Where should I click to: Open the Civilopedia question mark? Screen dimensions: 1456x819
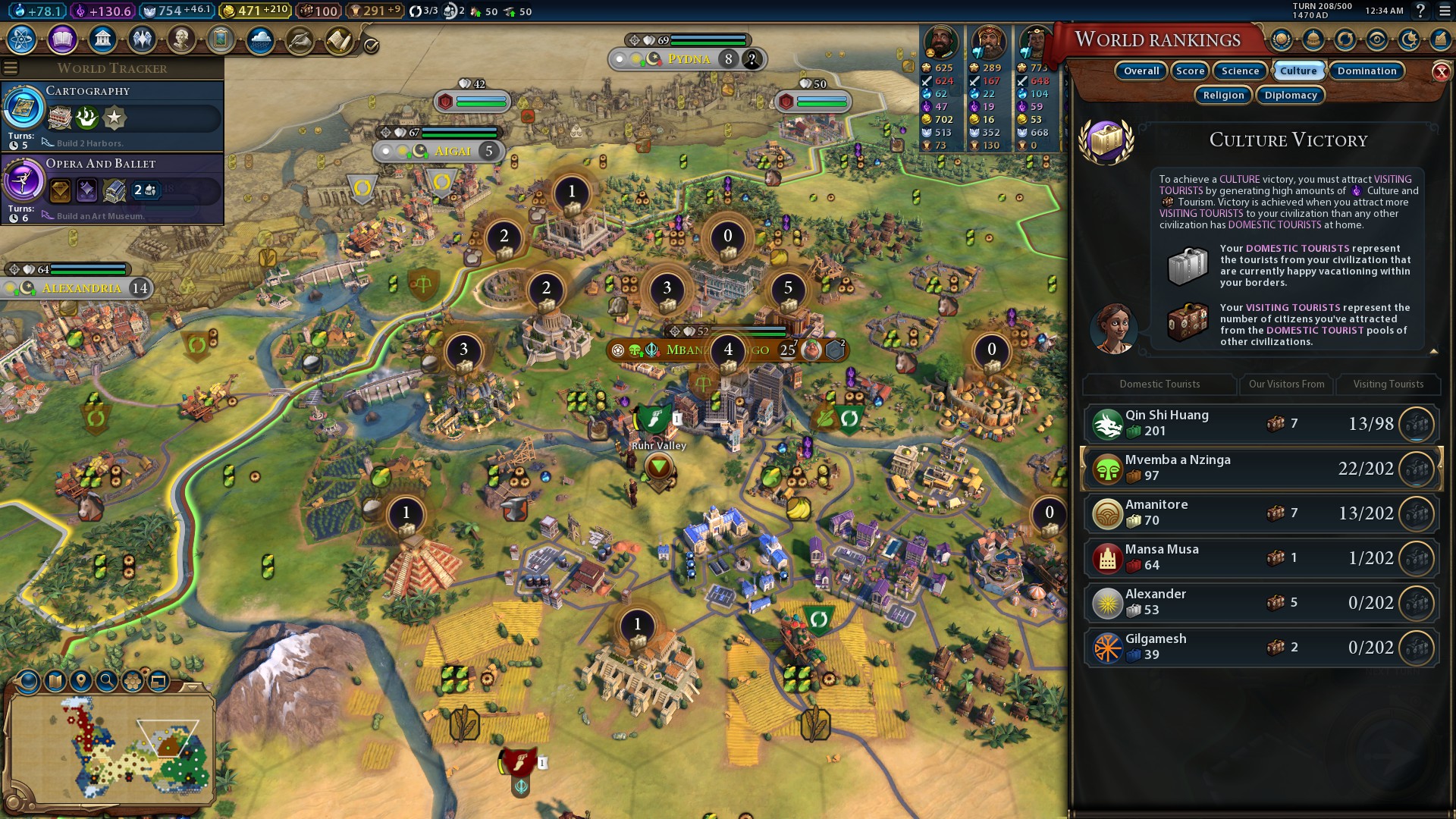pos(1420,11)
